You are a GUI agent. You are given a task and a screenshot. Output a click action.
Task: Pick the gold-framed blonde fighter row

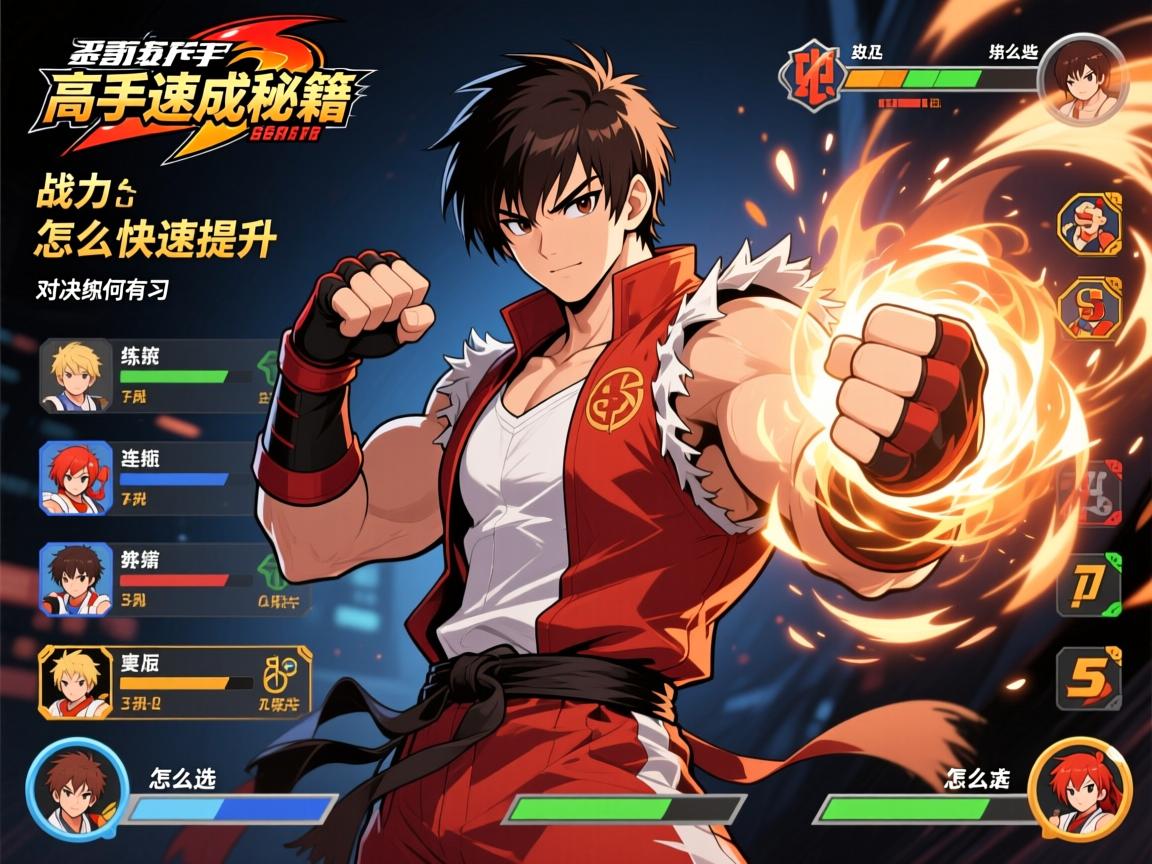(174, 683)
